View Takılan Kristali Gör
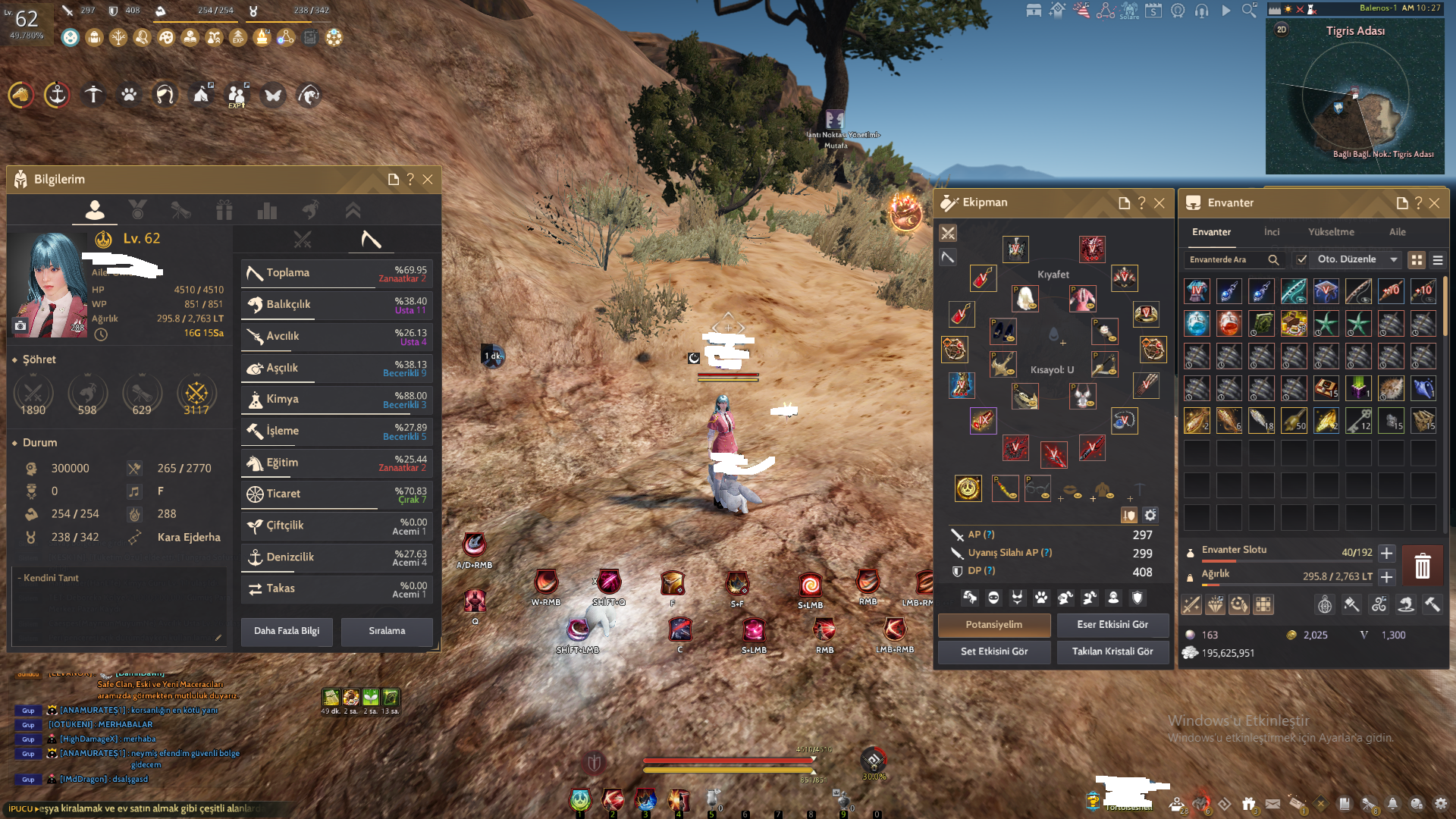1456x819 pixels. click(1112, 651)
